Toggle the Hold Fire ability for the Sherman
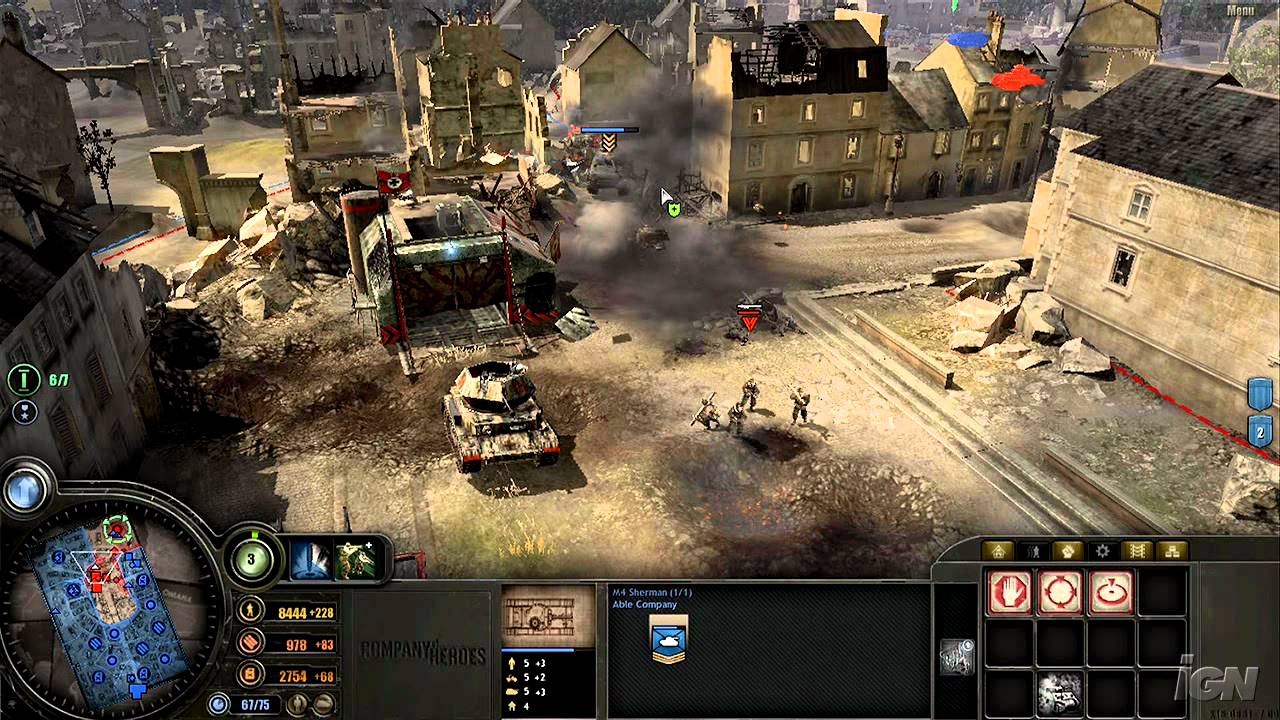1280x720 pixels. [x=1011, y=592]
